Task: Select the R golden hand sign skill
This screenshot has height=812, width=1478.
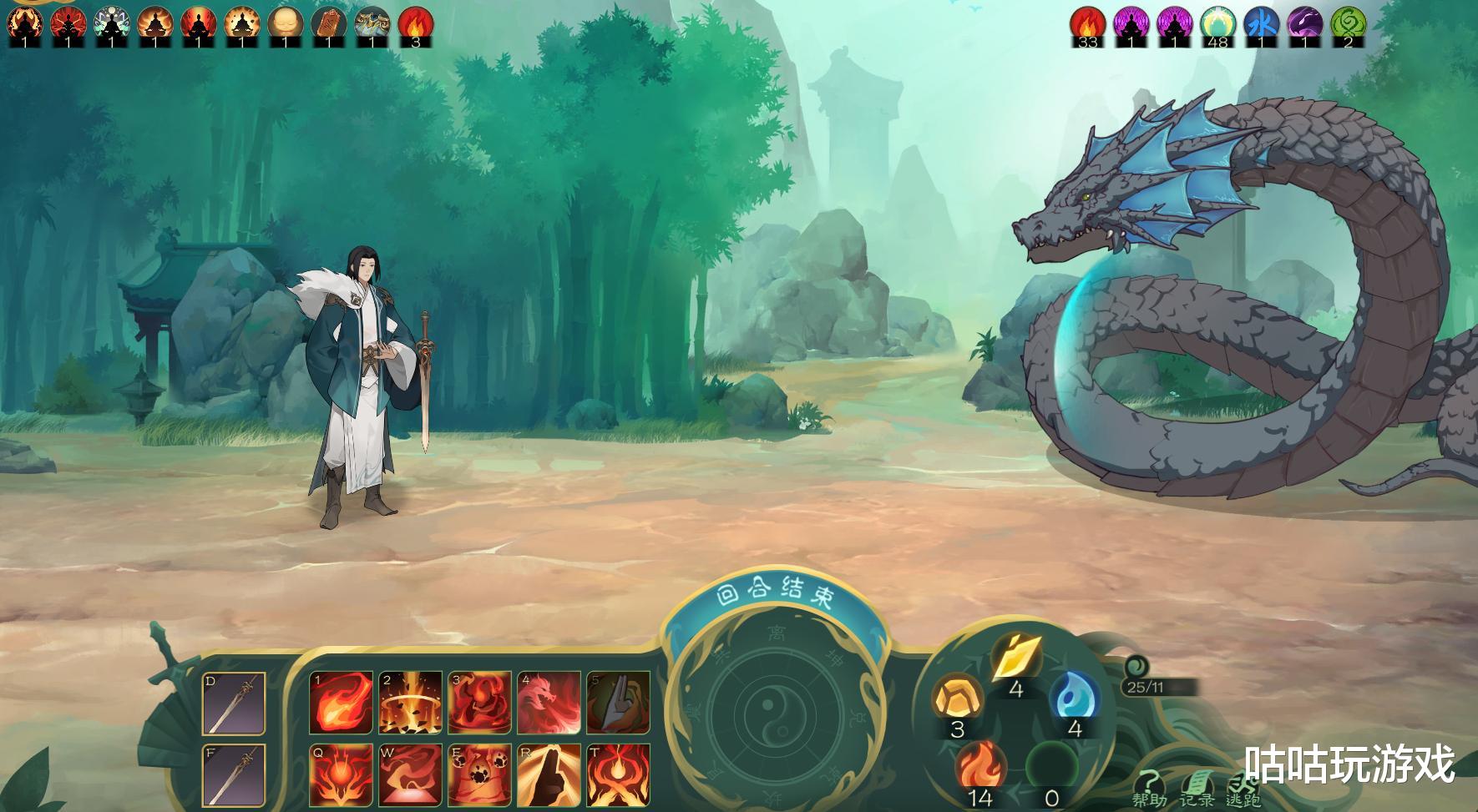Action: [x=549, y=774]
